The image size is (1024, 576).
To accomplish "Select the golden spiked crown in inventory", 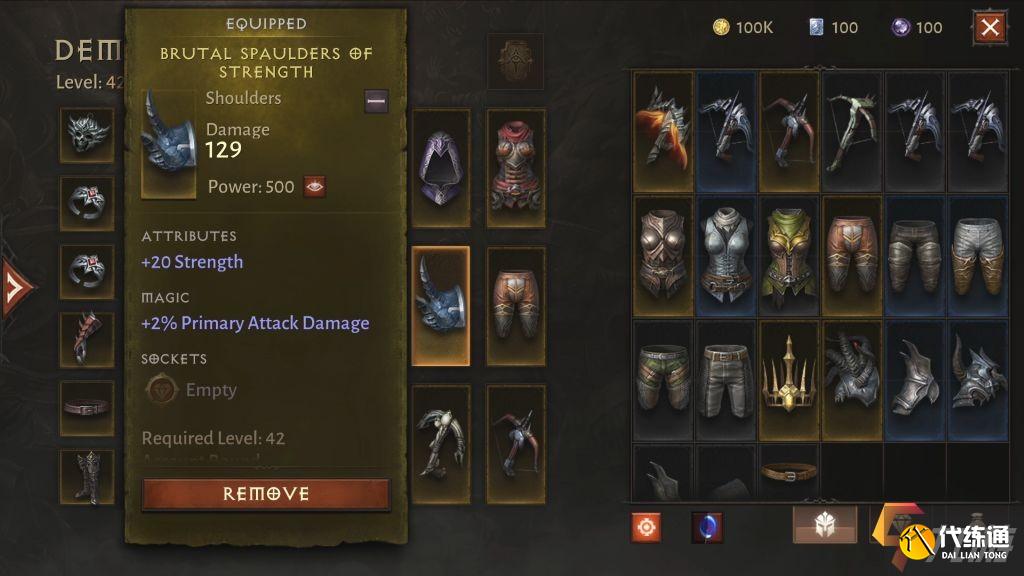I will (x=789, y=379).
